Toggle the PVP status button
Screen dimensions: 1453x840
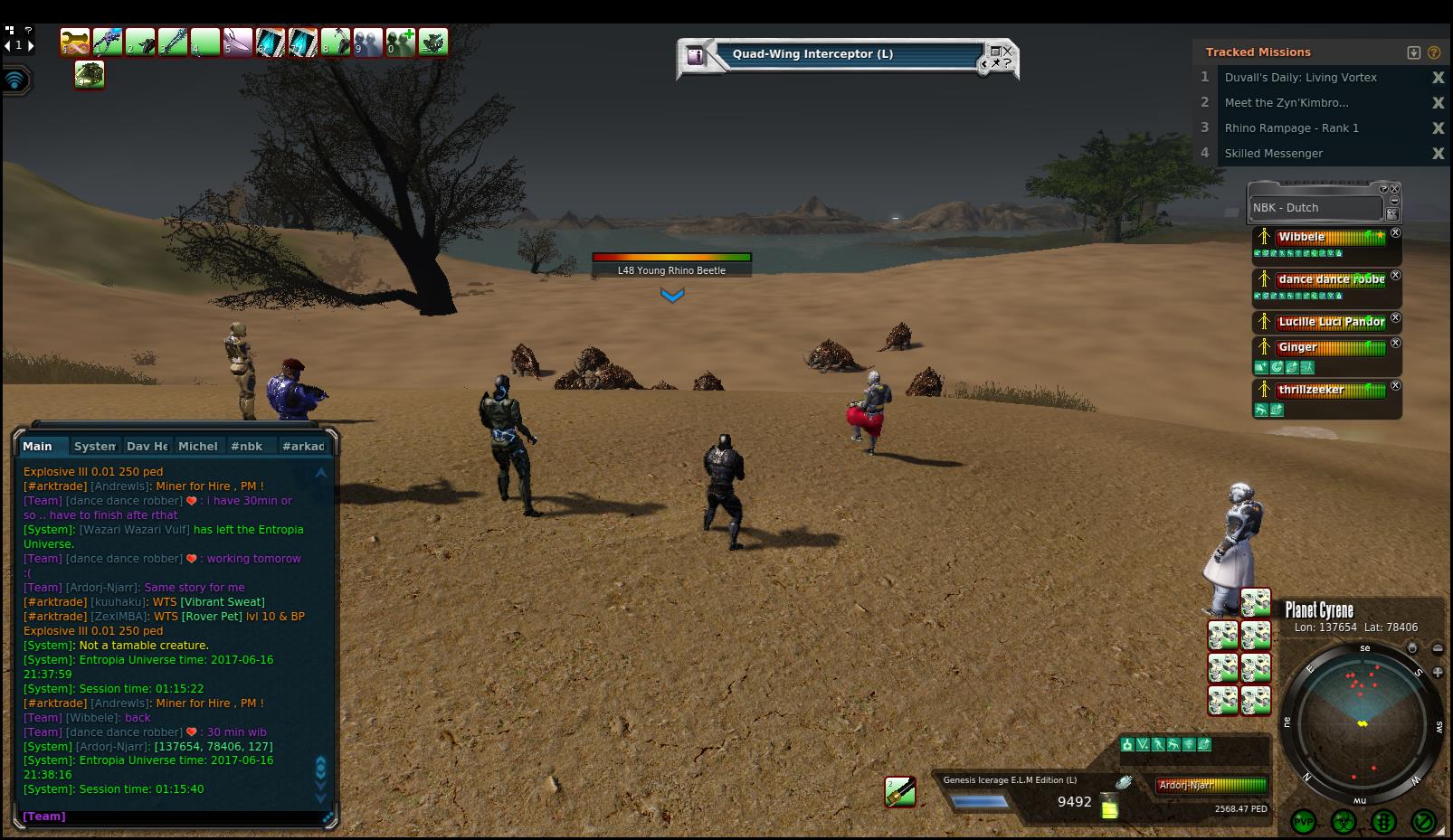click(x=1304, y=822)
